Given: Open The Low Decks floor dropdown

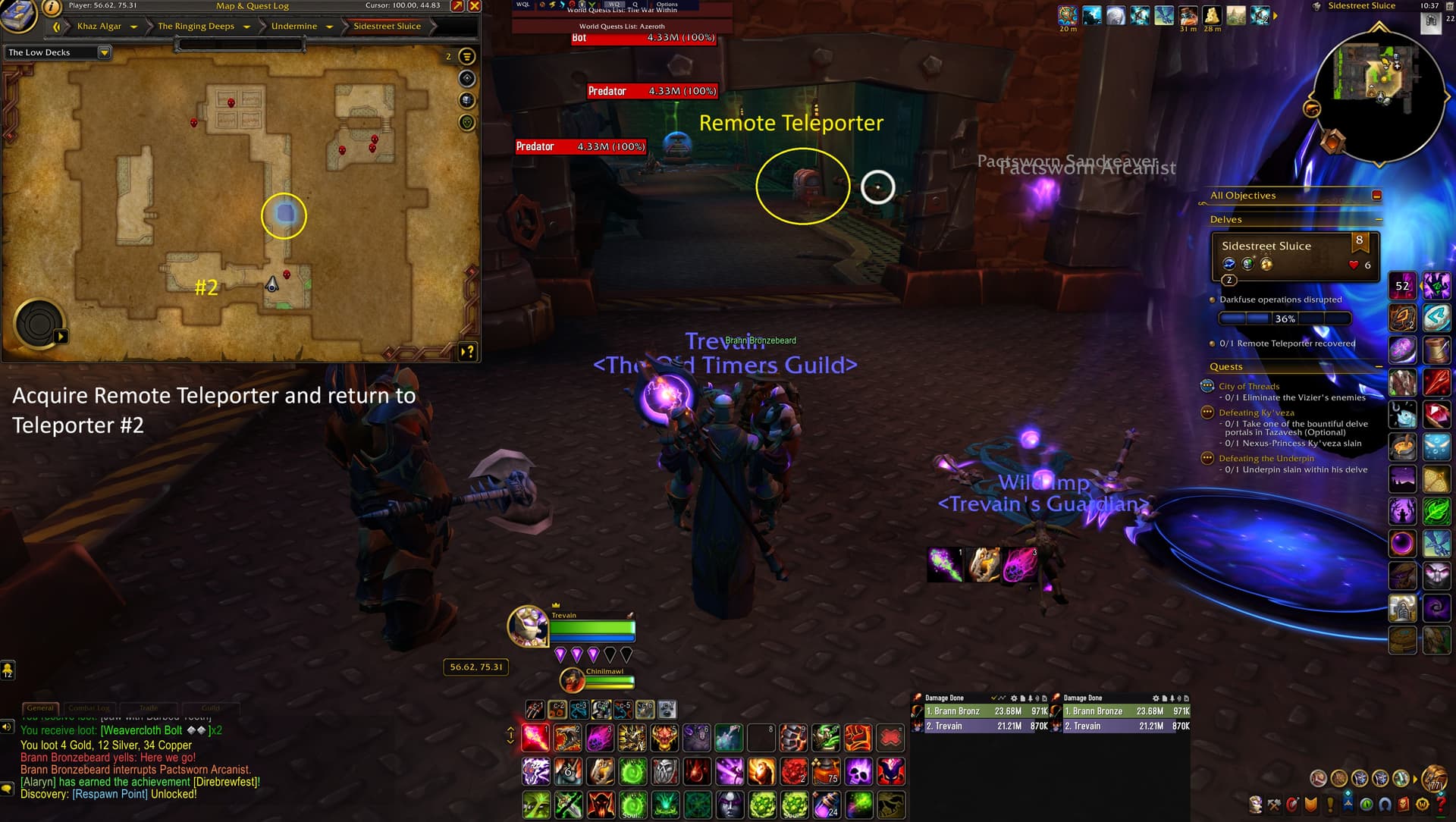Looking at the screenshot, I should [x=104, y=52].
